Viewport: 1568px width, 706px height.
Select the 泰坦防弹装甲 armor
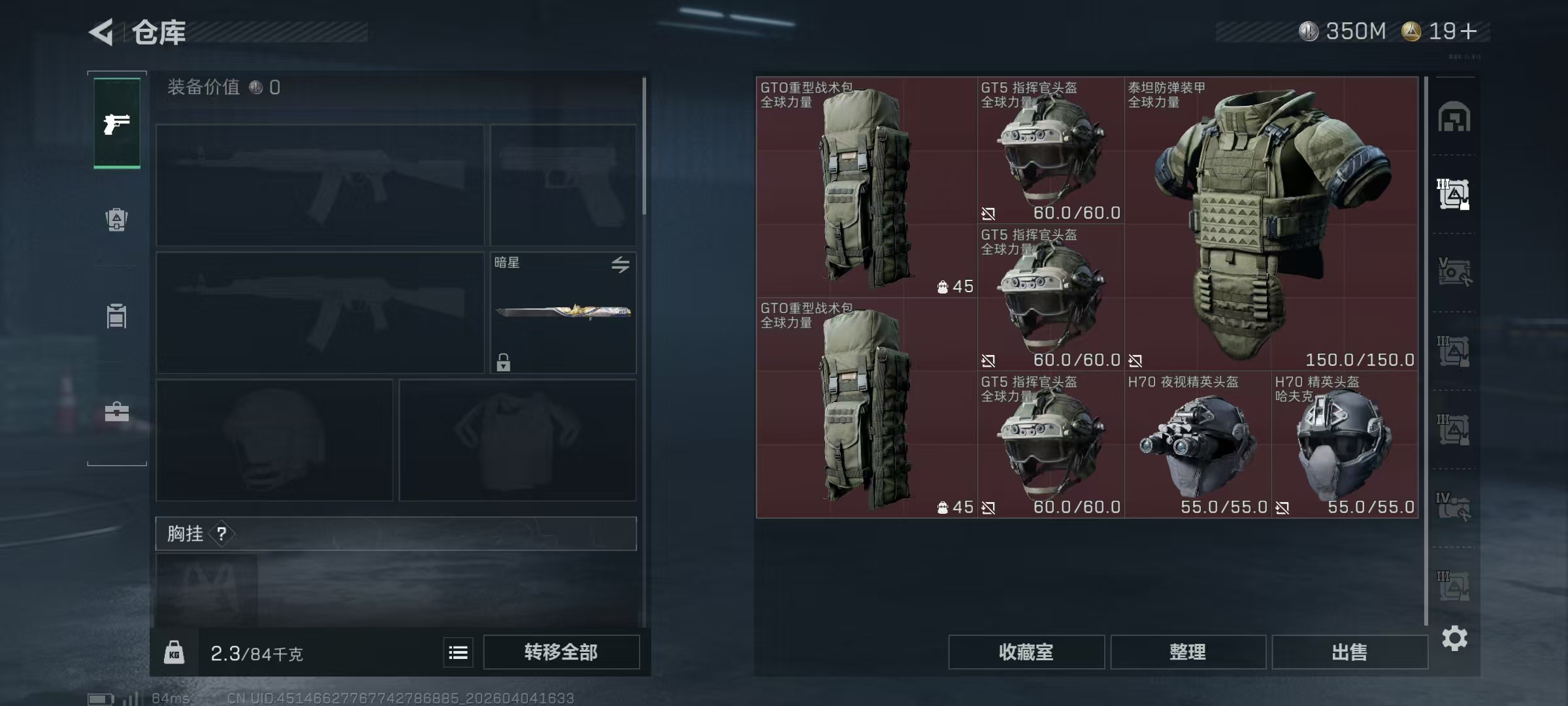(1271, 224)
